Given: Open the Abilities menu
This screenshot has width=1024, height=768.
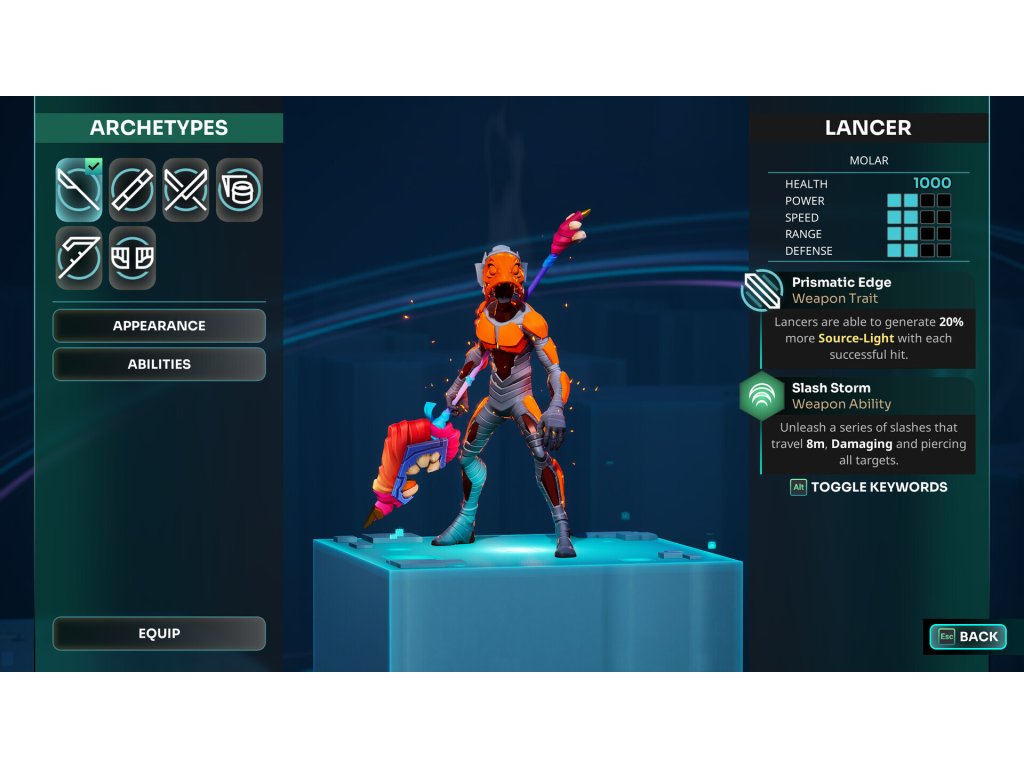Looking at the screenshot, I should click(x=159, y=364).
